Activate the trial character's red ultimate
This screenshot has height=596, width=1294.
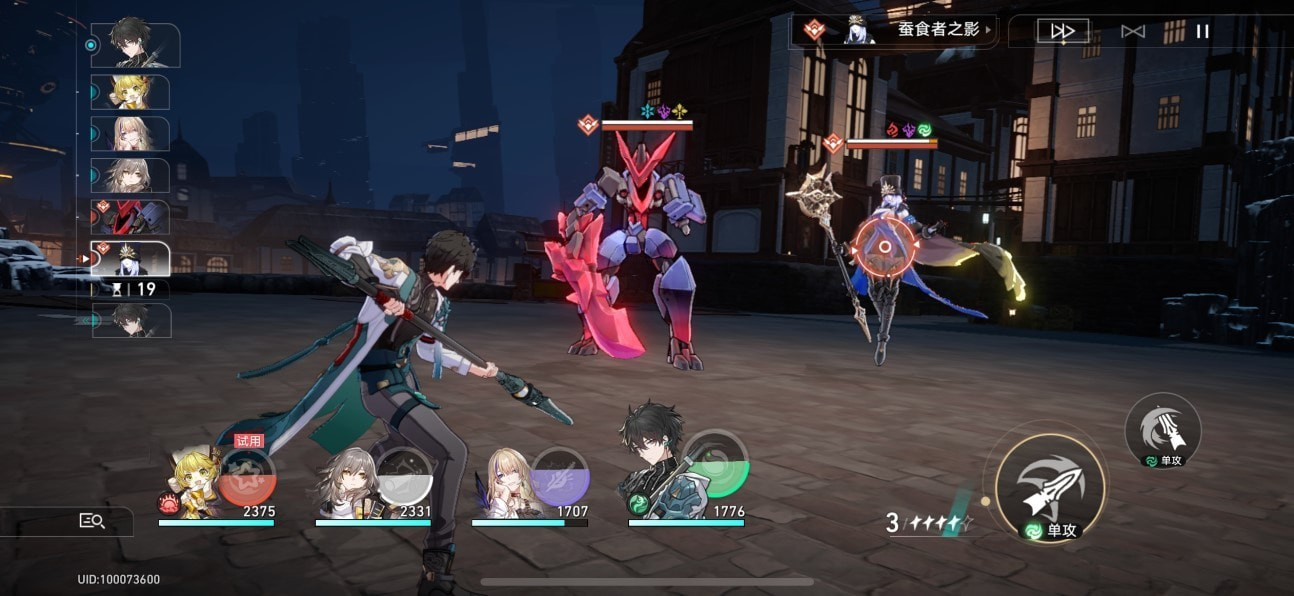click(x=246, y=476)
